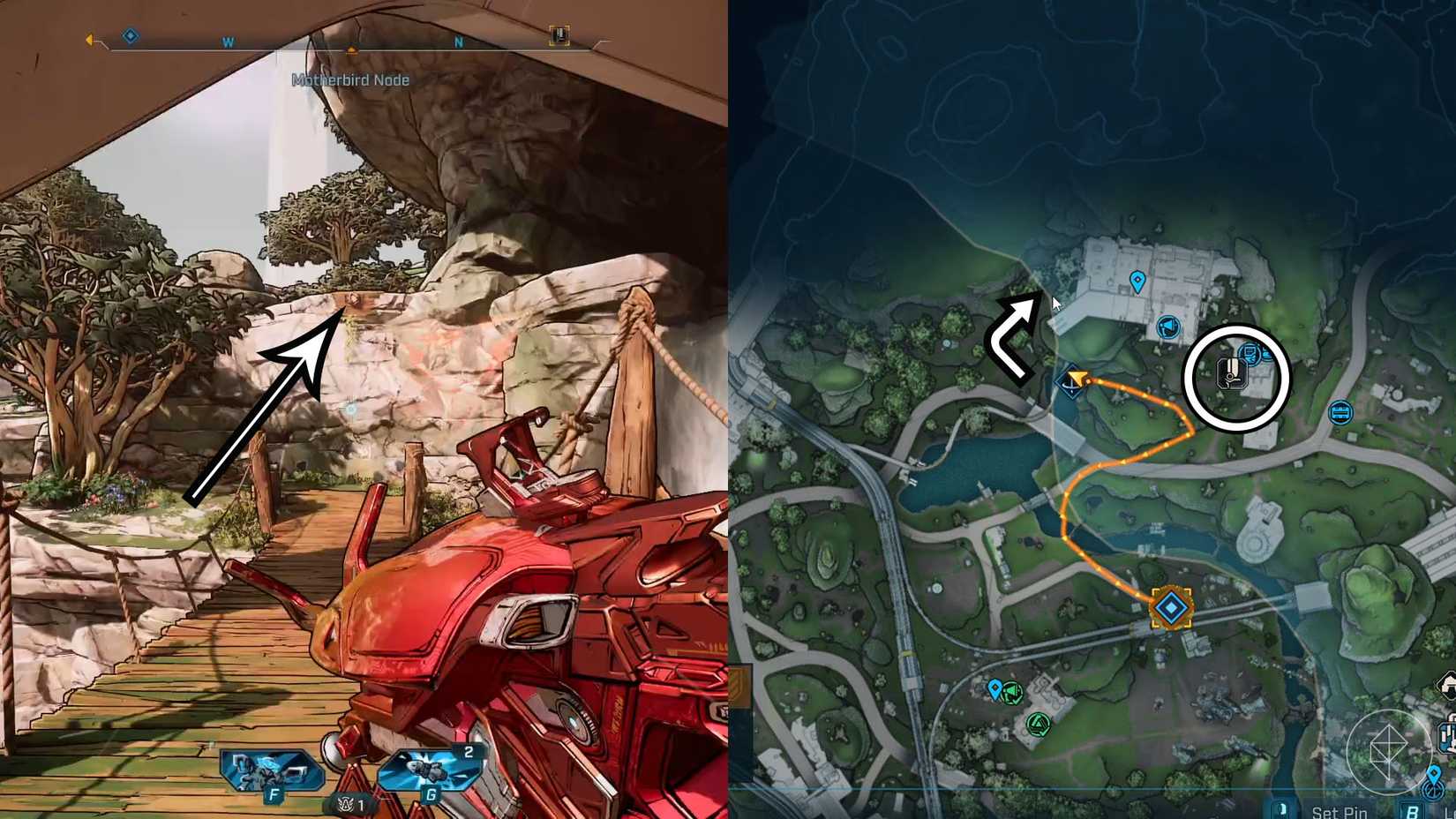This screenshot has height=819, width=1456.
Task: Select the circled Motherbird Node map icon
Action: [x=1232, y=373]
